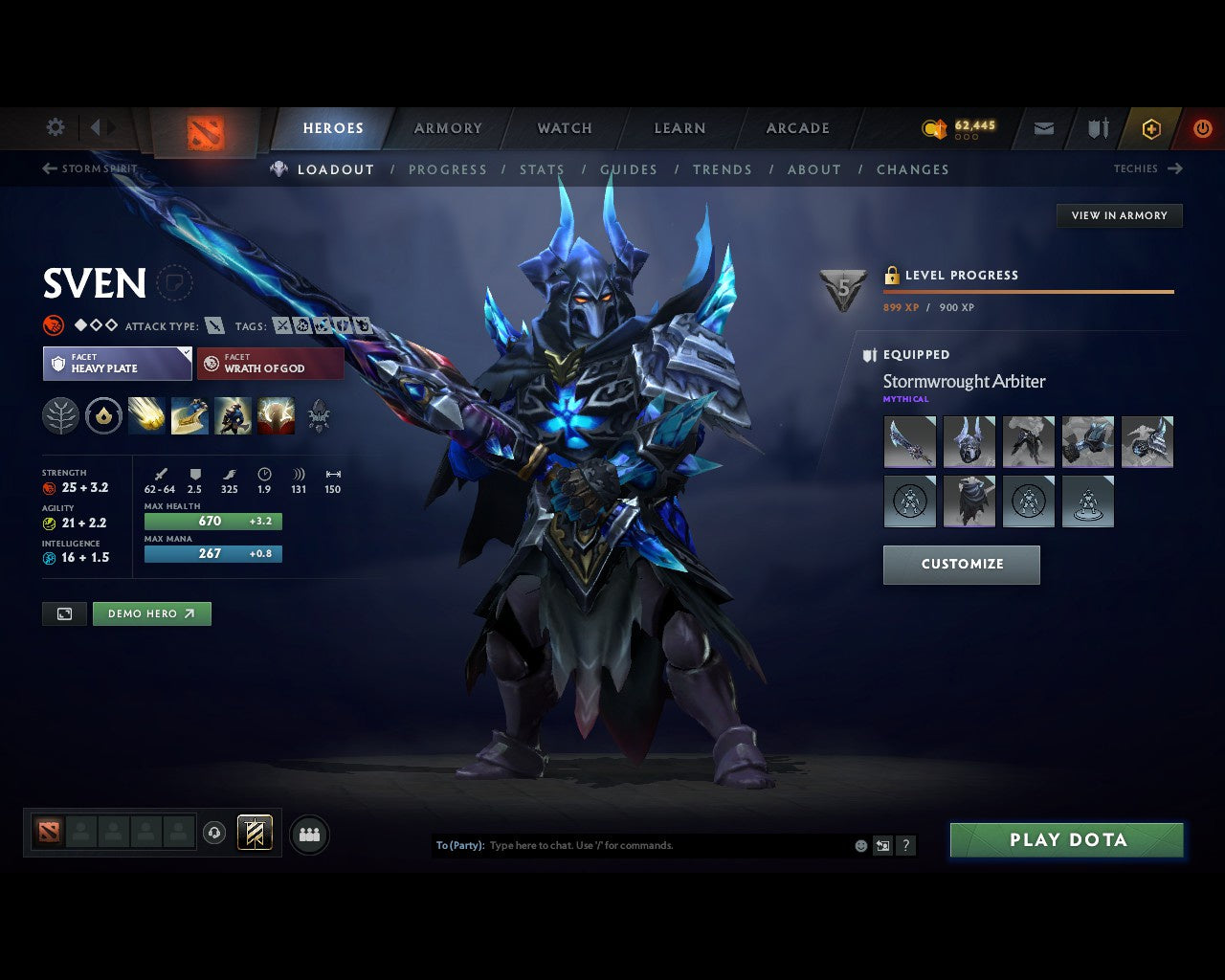The image size is (1225, 980).
Task: Click the armory shield and sword icon
Action: [x=1097, y=127]
